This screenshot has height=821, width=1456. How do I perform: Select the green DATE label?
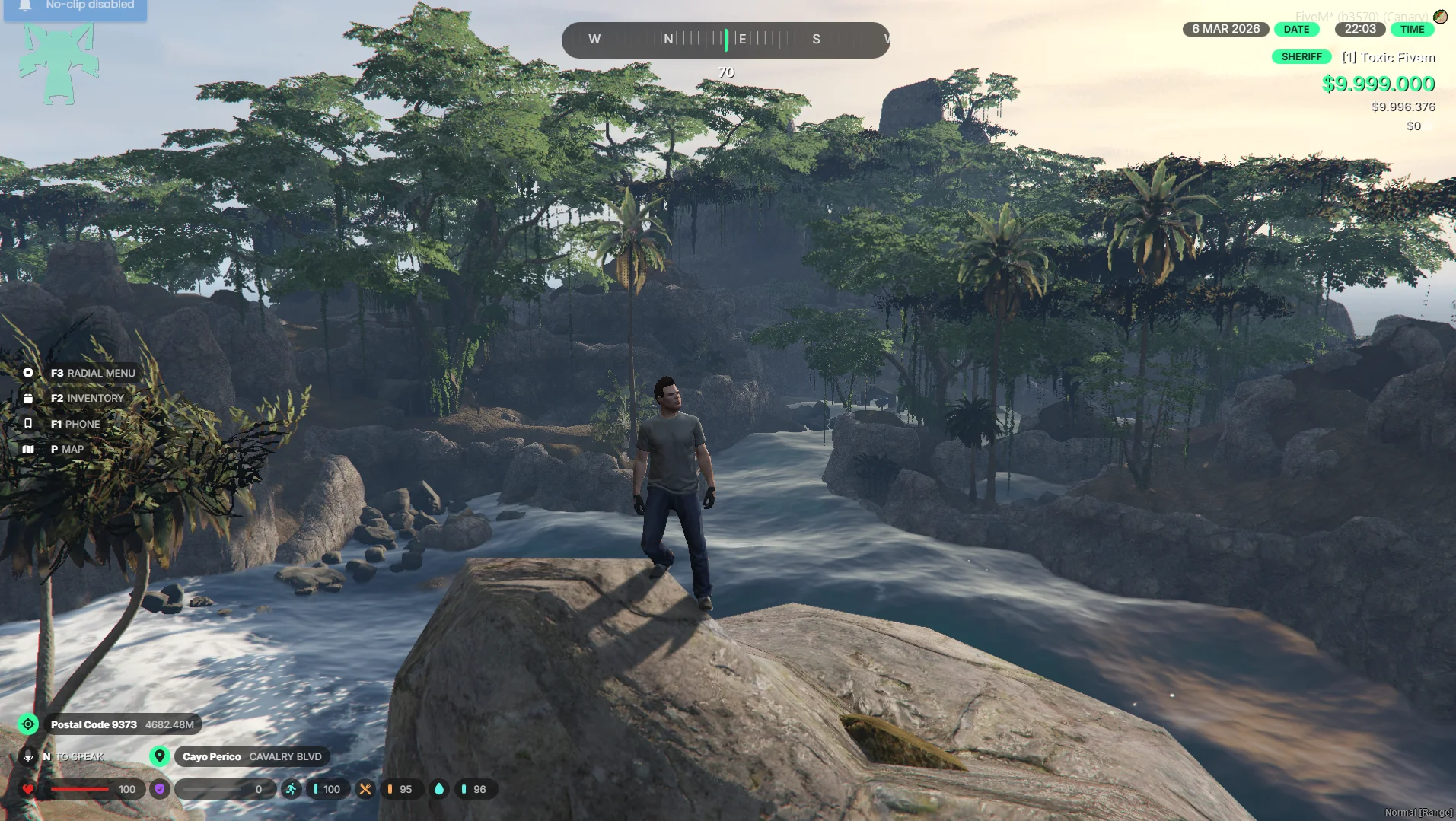(x=1296, y=30)
